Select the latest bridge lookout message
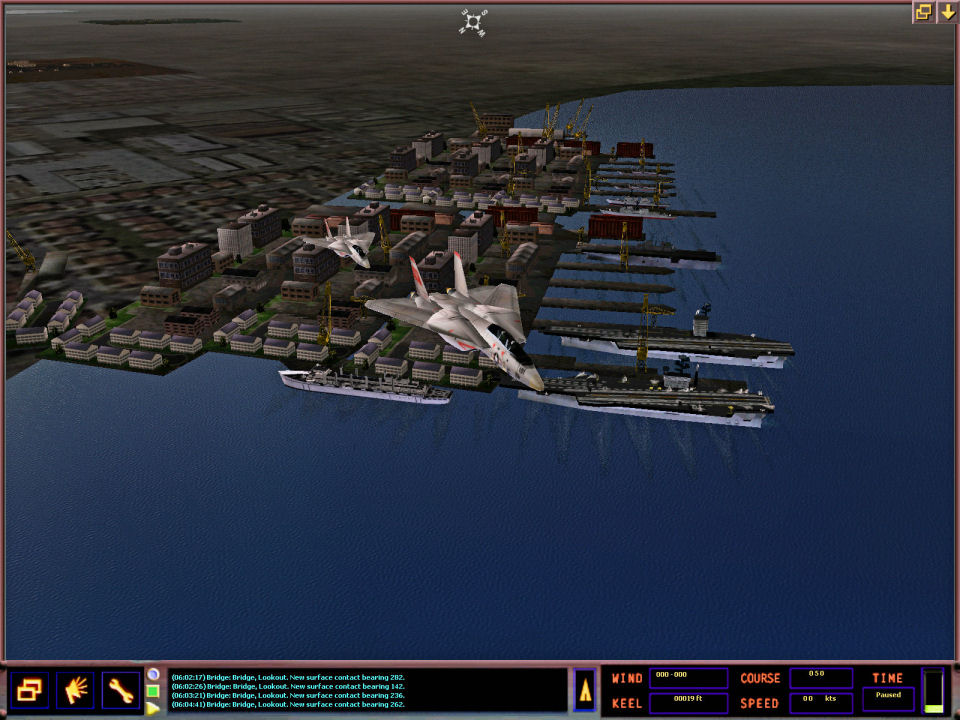This screenshot has width=960, height=720. (x=288, y=704)
